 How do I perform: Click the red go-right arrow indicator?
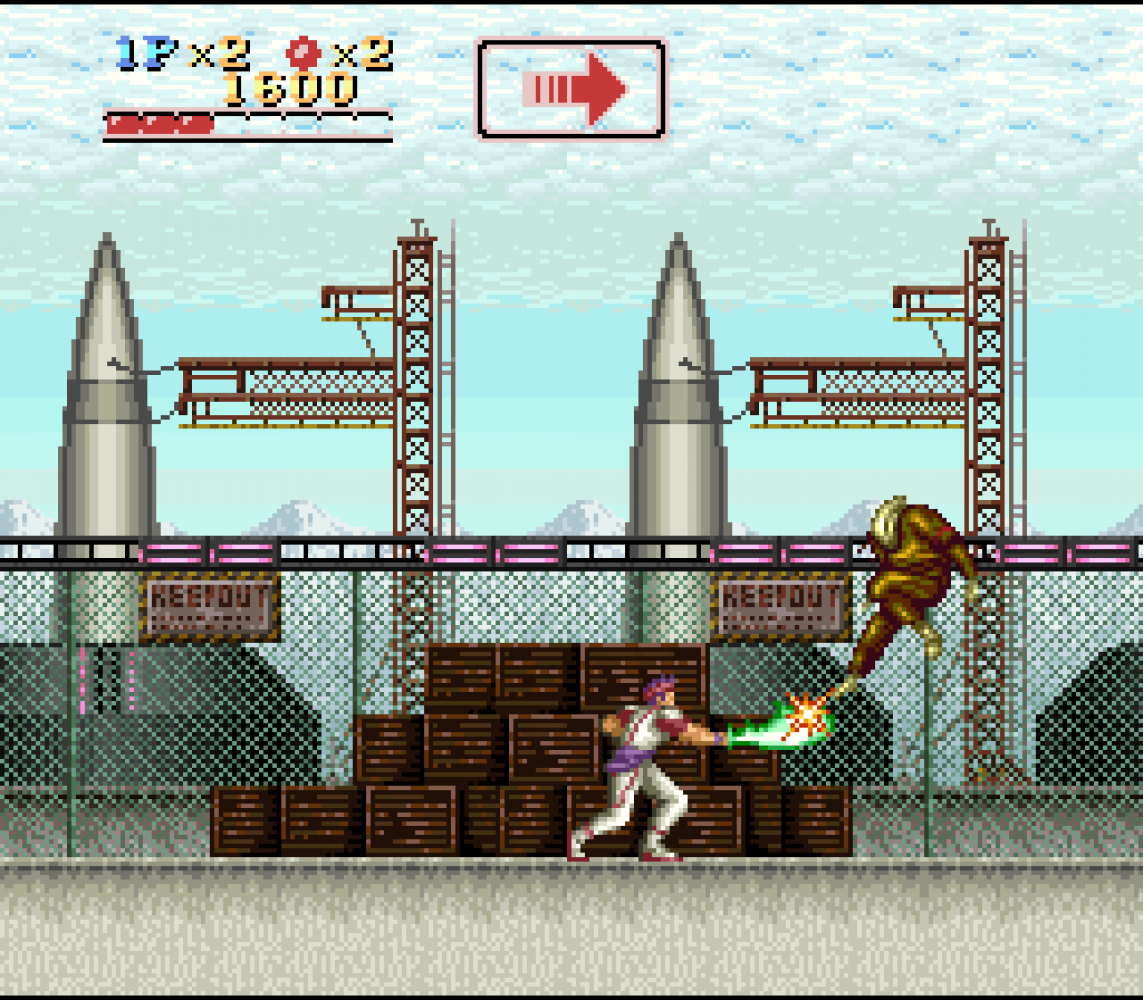point(572,89)
